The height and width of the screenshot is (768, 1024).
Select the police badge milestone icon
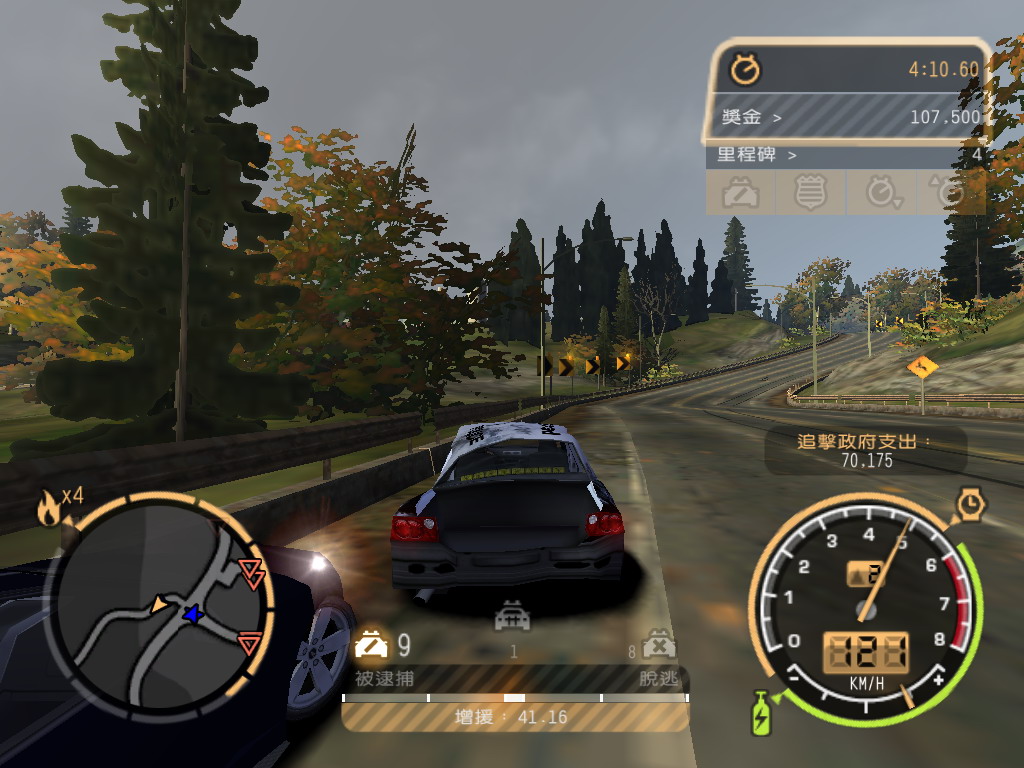click(810, 192)
